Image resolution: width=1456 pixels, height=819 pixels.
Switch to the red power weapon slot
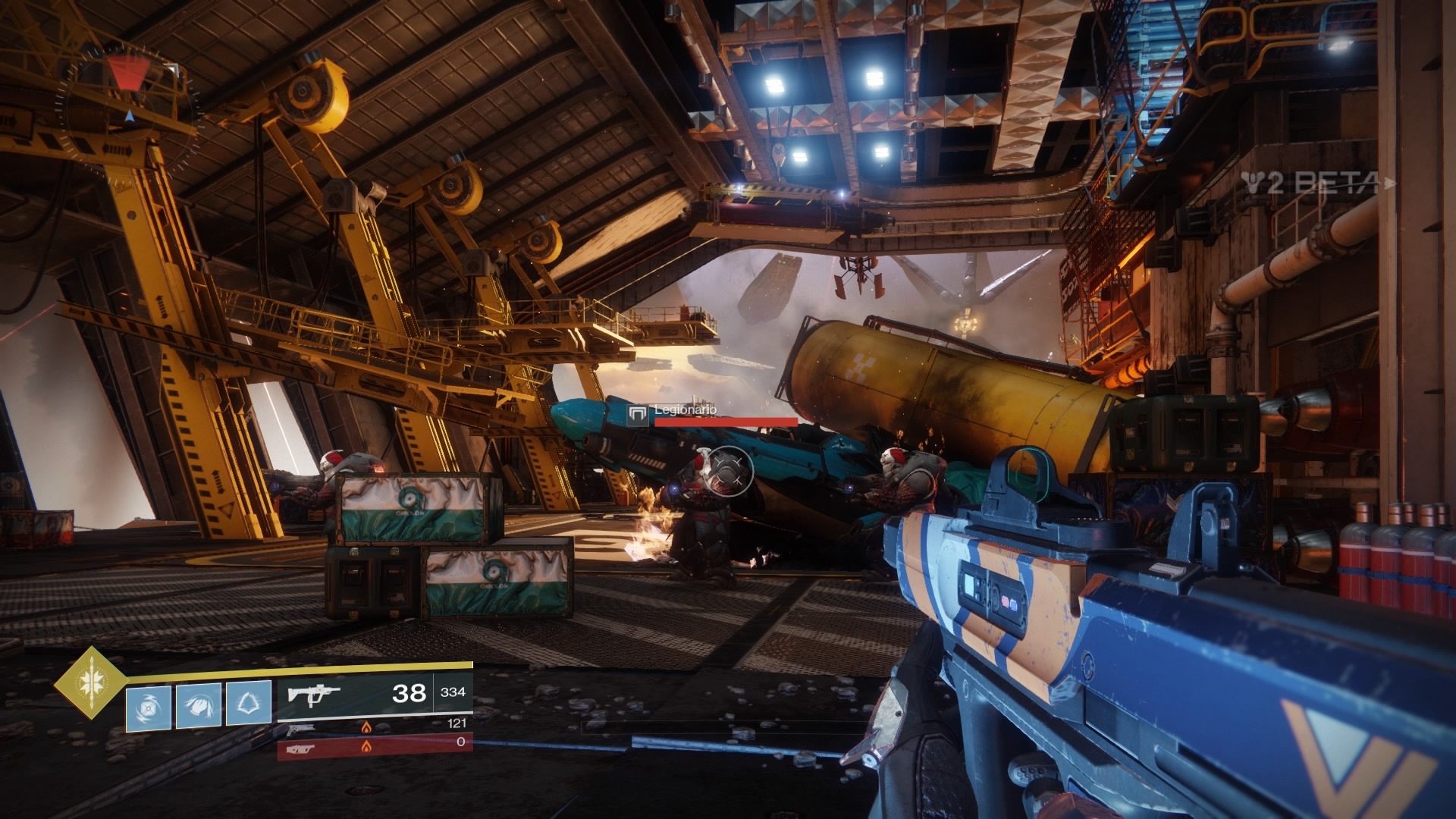(x=375, y=744)
